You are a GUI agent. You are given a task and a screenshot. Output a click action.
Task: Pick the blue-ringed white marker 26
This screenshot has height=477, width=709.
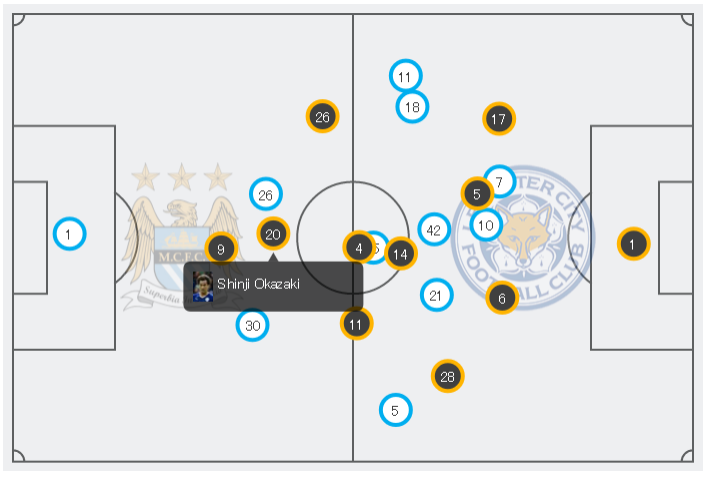click(265, 195)
